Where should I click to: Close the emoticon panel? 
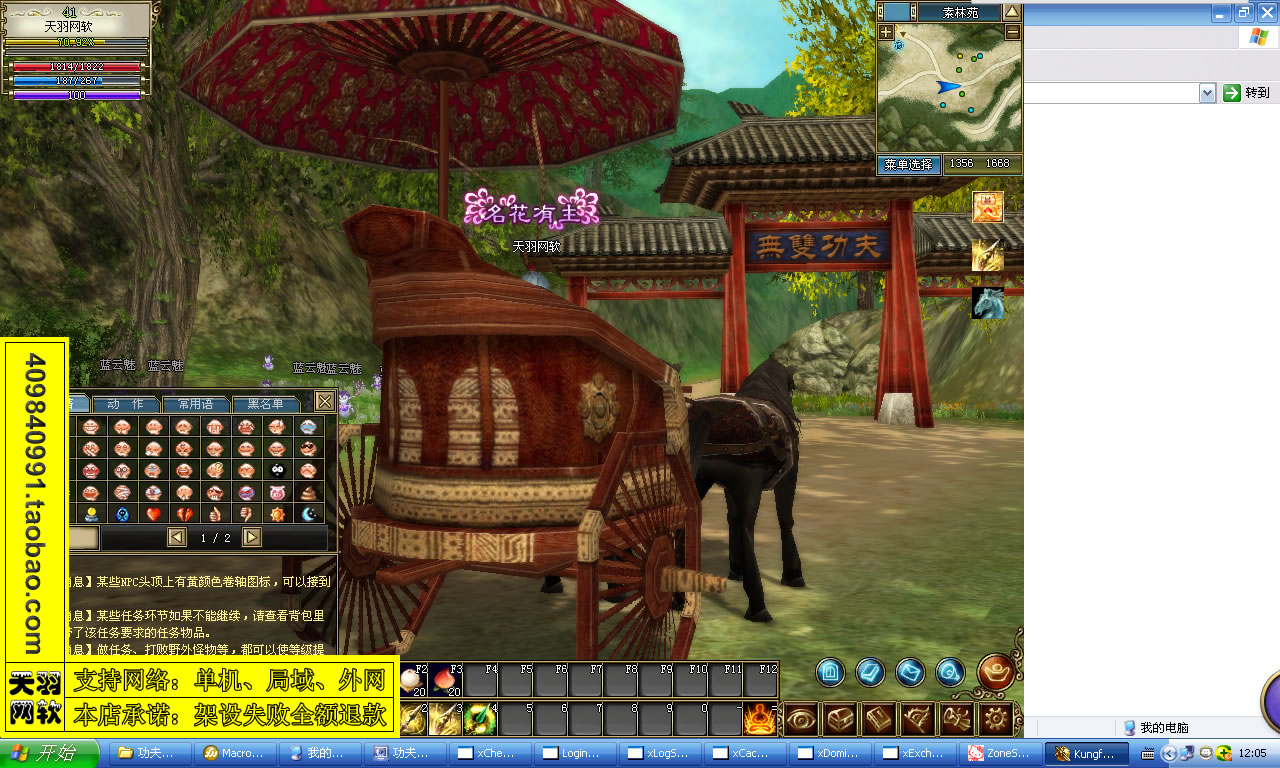tap(325, 402)
